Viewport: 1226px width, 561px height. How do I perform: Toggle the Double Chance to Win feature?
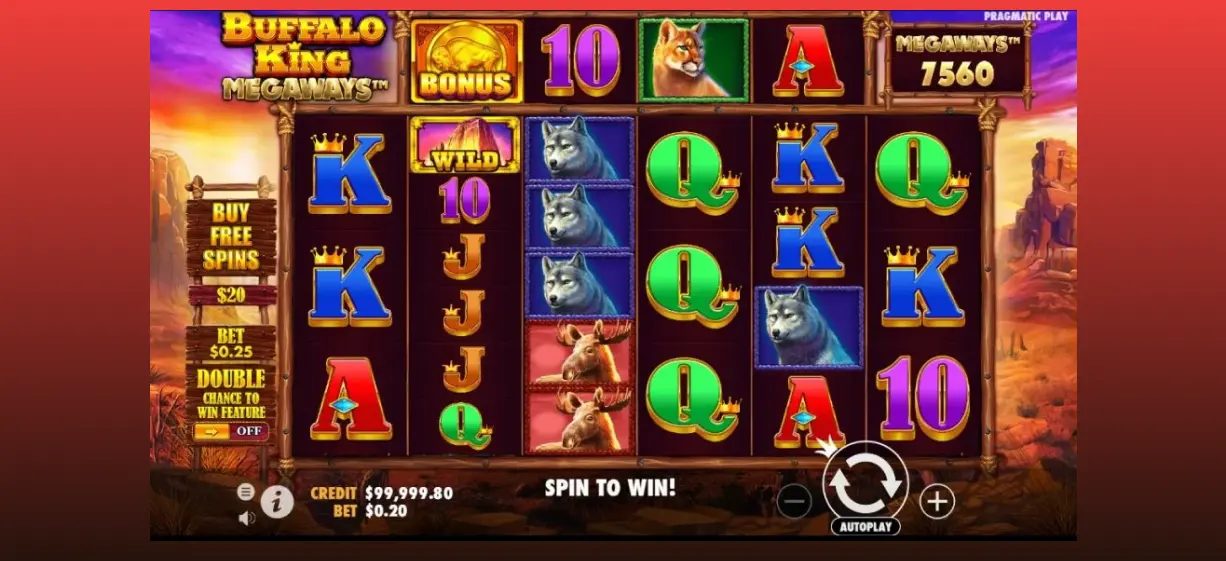230,431
